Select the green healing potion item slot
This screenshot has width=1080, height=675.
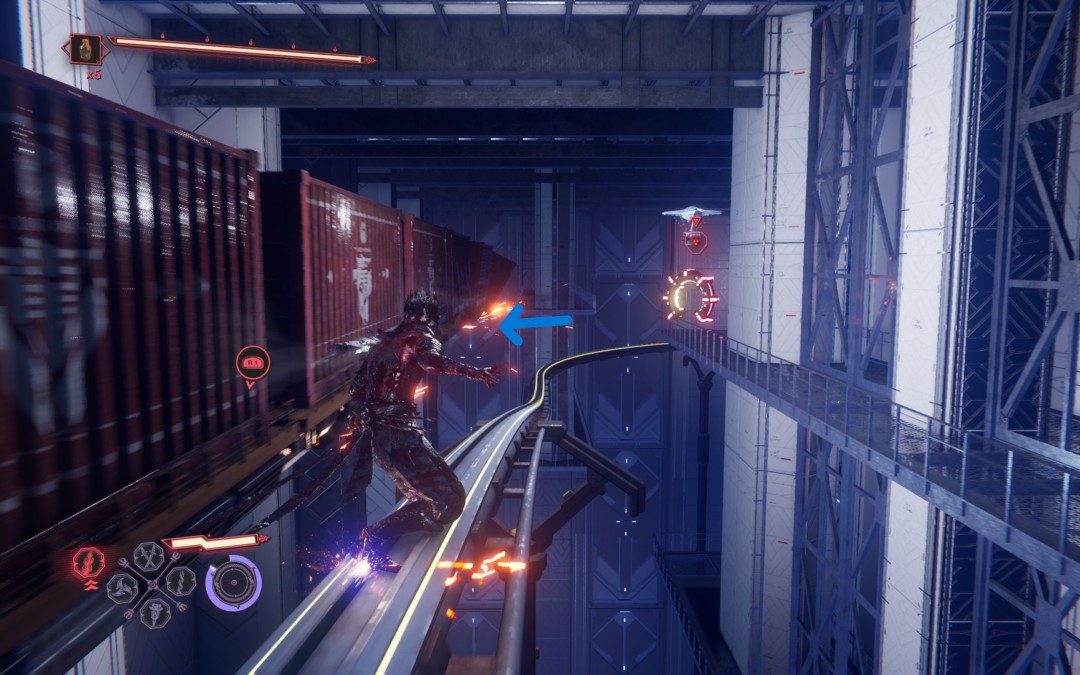pos(85,49)
